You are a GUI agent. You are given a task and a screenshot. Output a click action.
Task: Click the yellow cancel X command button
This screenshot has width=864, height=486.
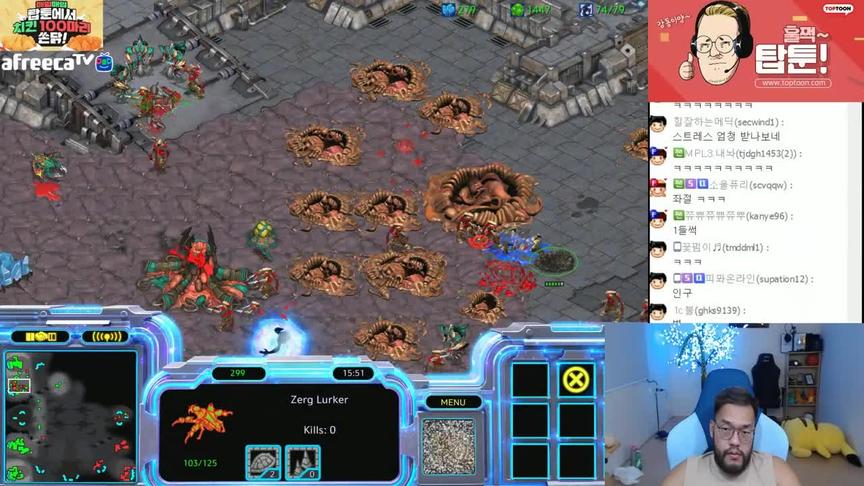[576, 379]
